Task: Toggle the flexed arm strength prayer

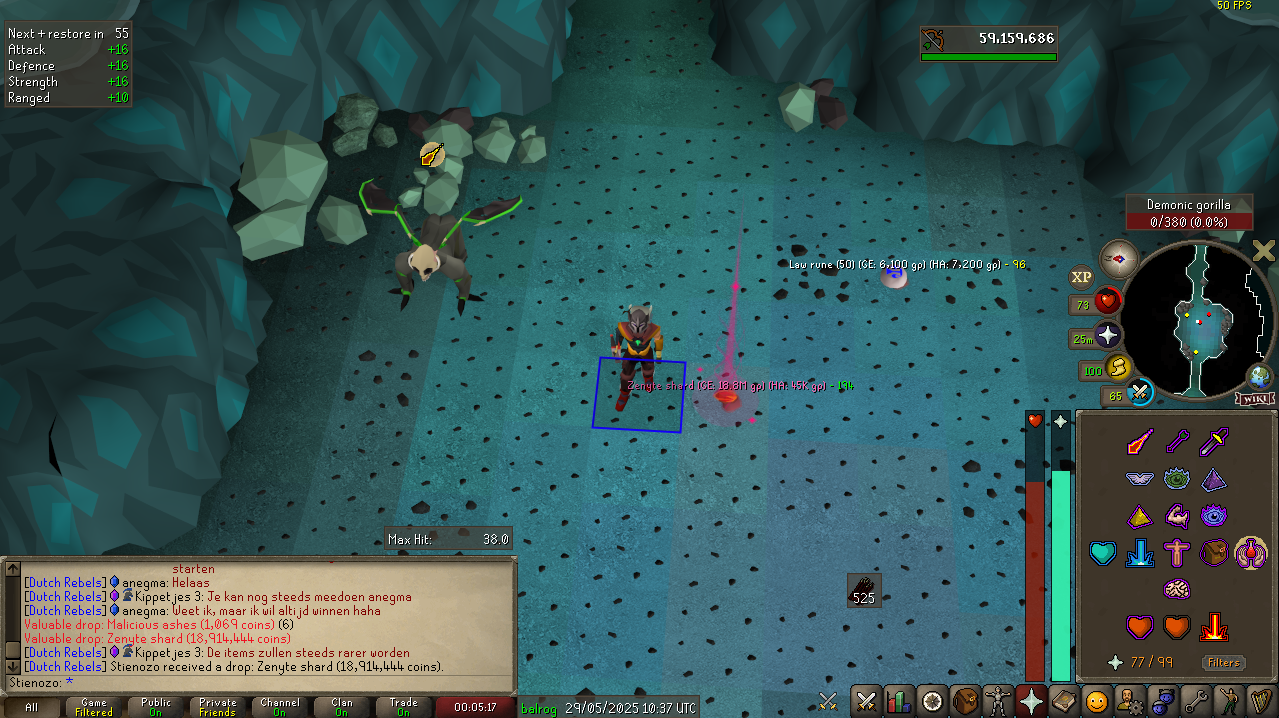Action: (1176, 516)
